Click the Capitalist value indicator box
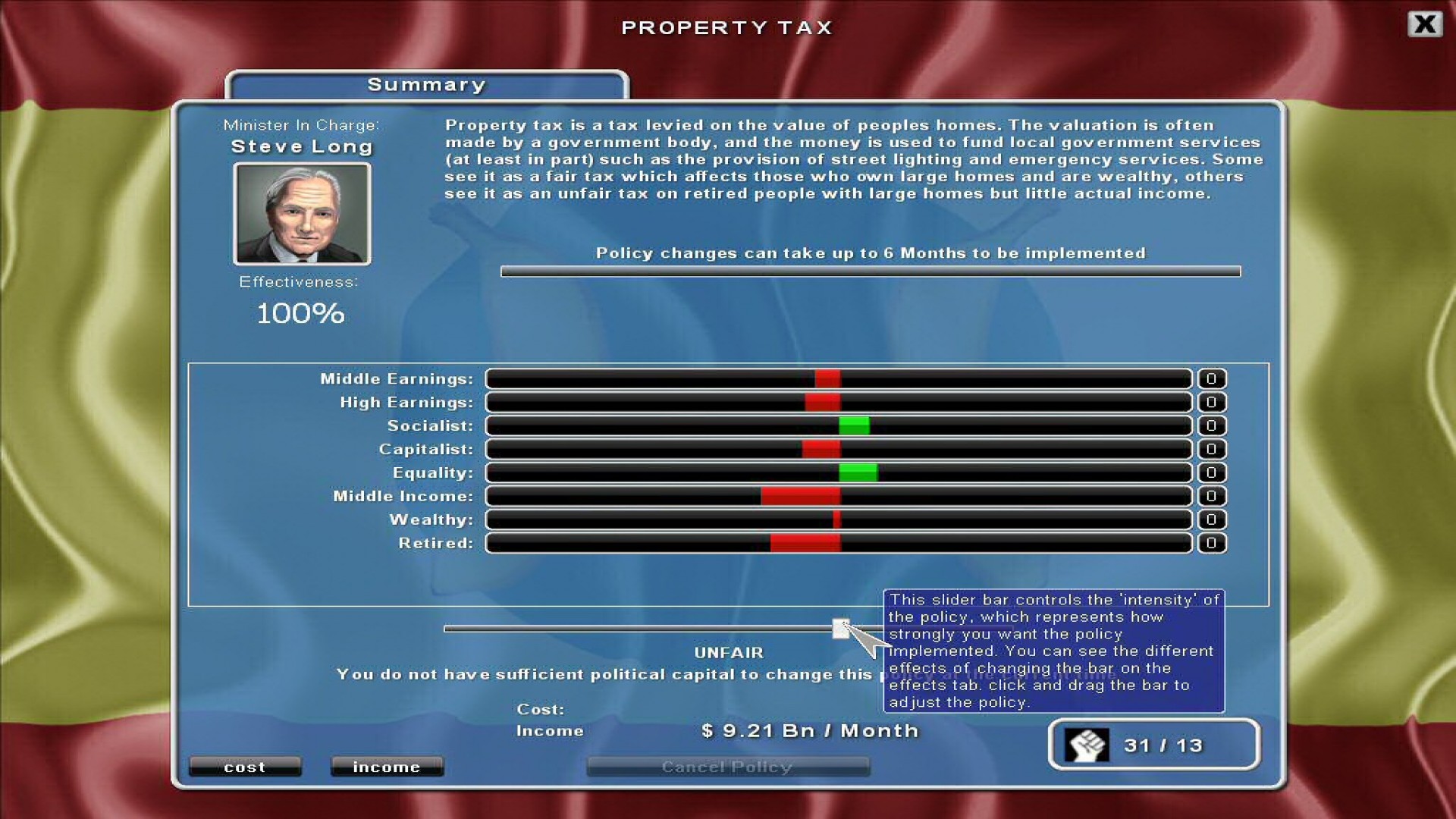This screenshot has height=819, width=1456. (x=1211, y=450)
